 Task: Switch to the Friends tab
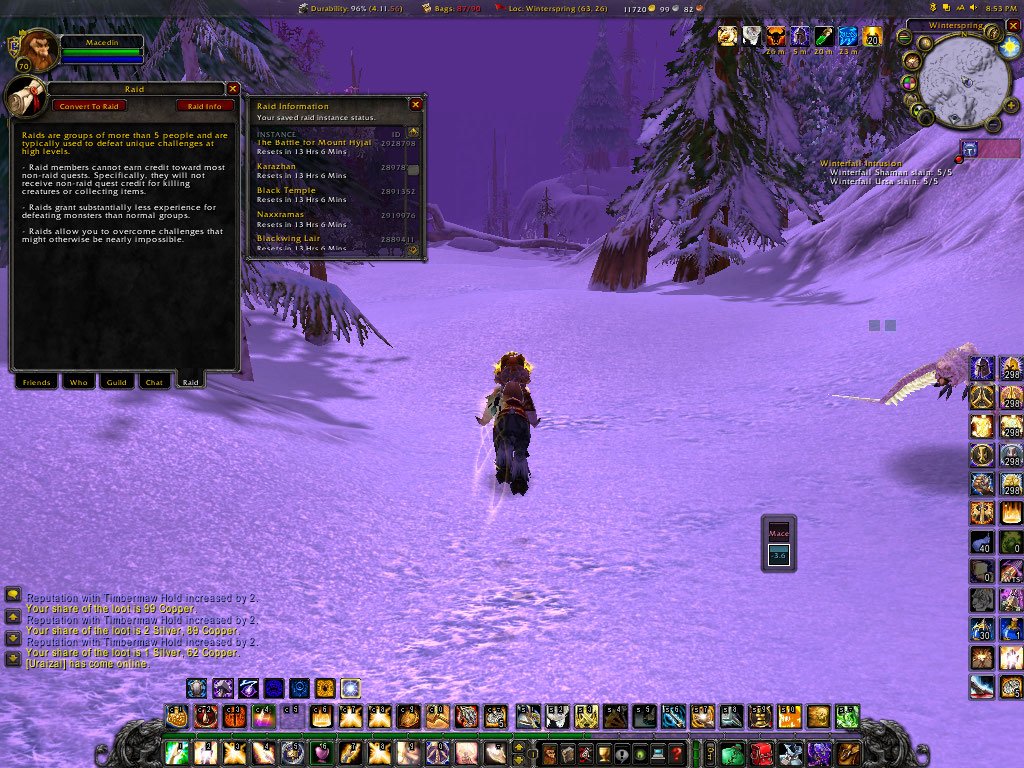36,382
